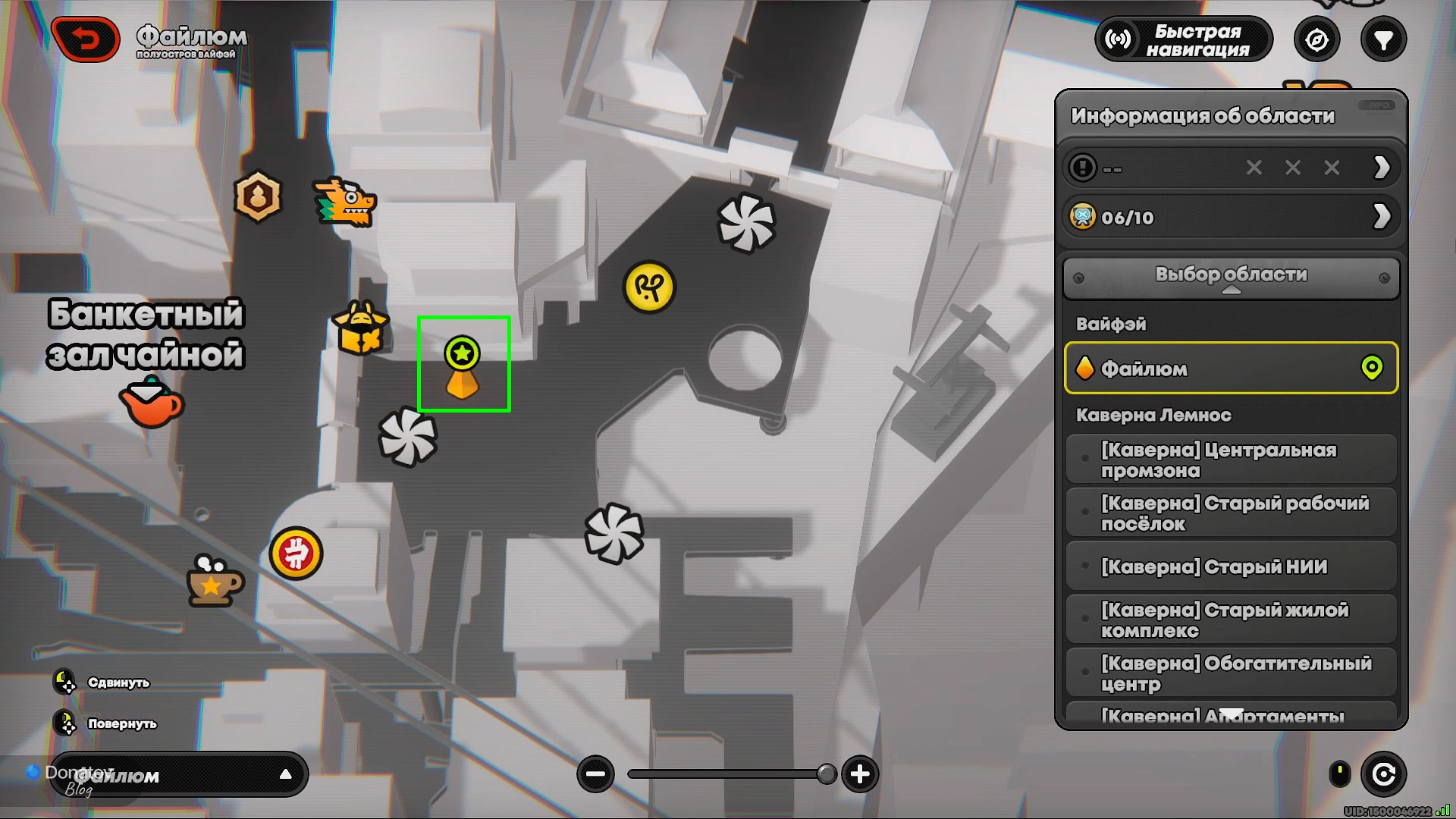Click the zoom slider handle
This screenshot has height=819, width=1456.
pos(827,774)
